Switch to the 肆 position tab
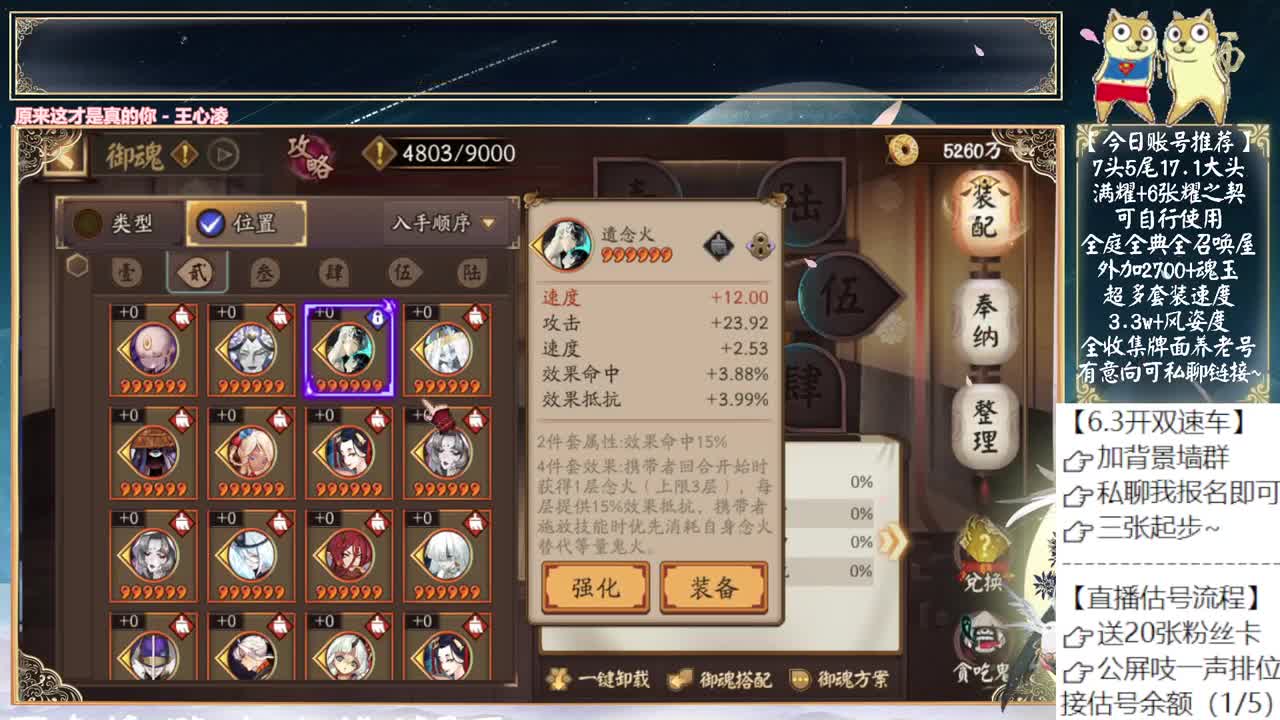 336,272
